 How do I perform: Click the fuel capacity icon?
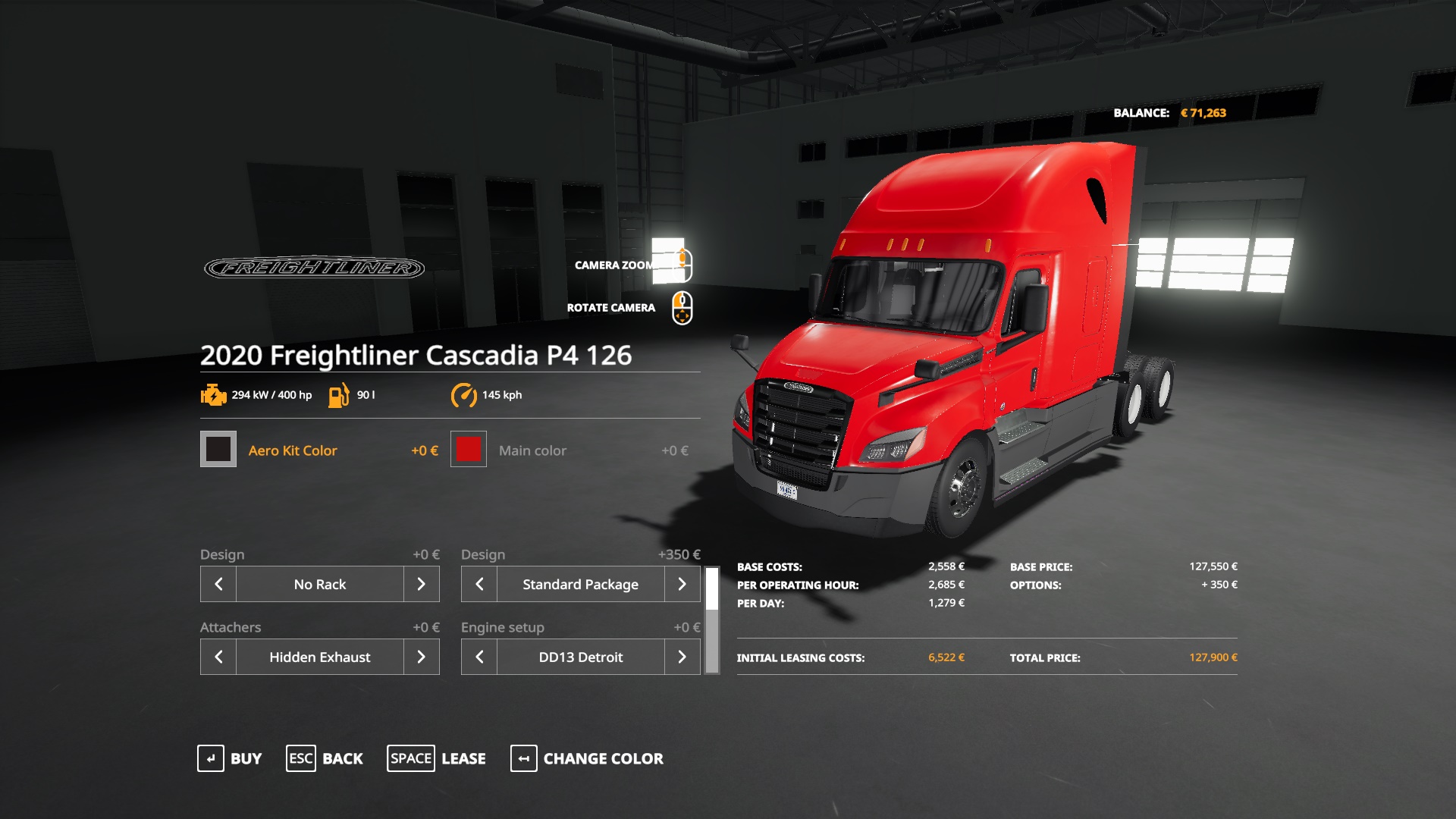pos(339,395)
